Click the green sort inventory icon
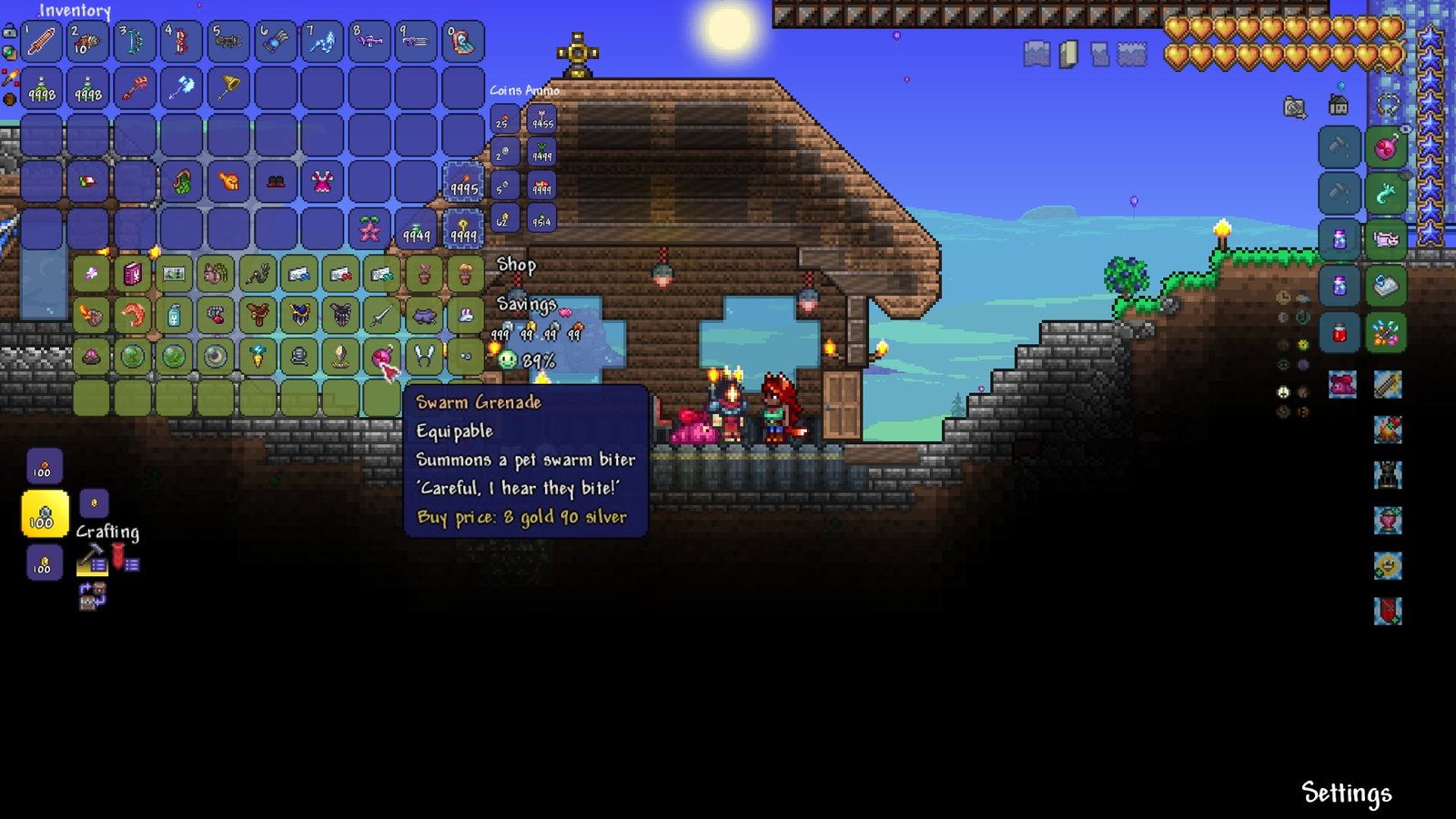 [x=10, y=52]
